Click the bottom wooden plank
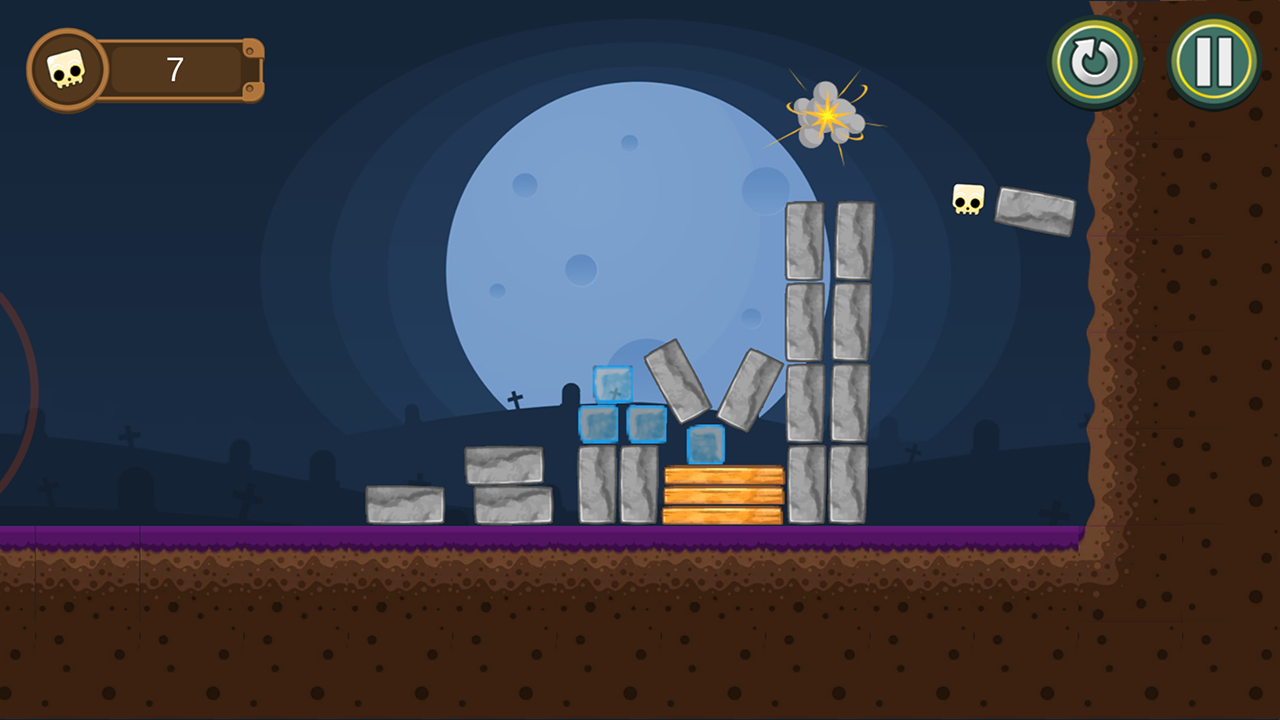 tap(722, 513)
